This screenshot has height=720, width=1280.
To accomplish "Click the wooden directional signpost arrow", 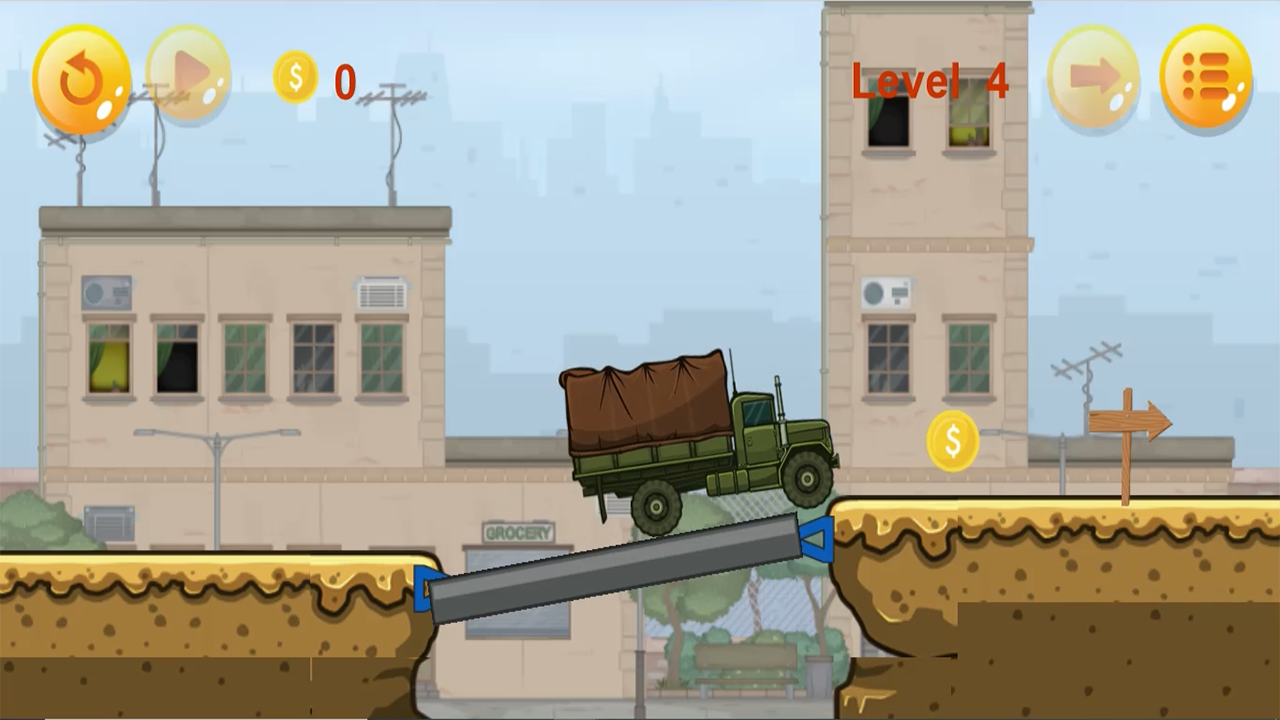I will click(1128, 421).
